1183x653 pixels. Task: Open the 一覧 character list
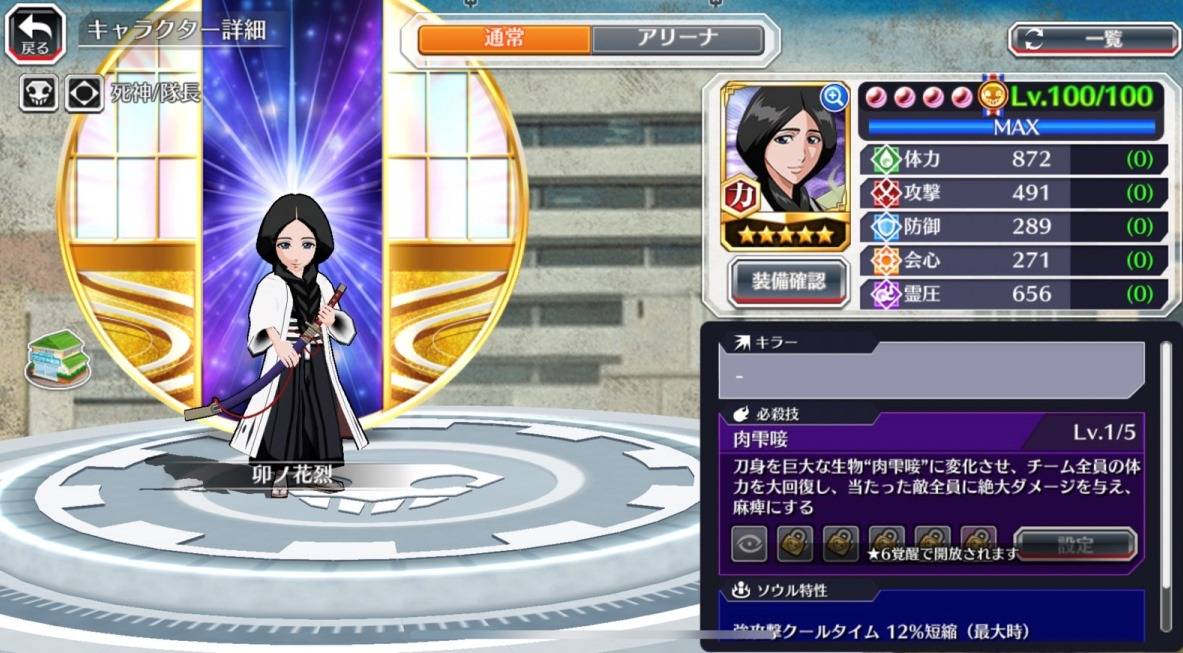tap(1094, 39)
